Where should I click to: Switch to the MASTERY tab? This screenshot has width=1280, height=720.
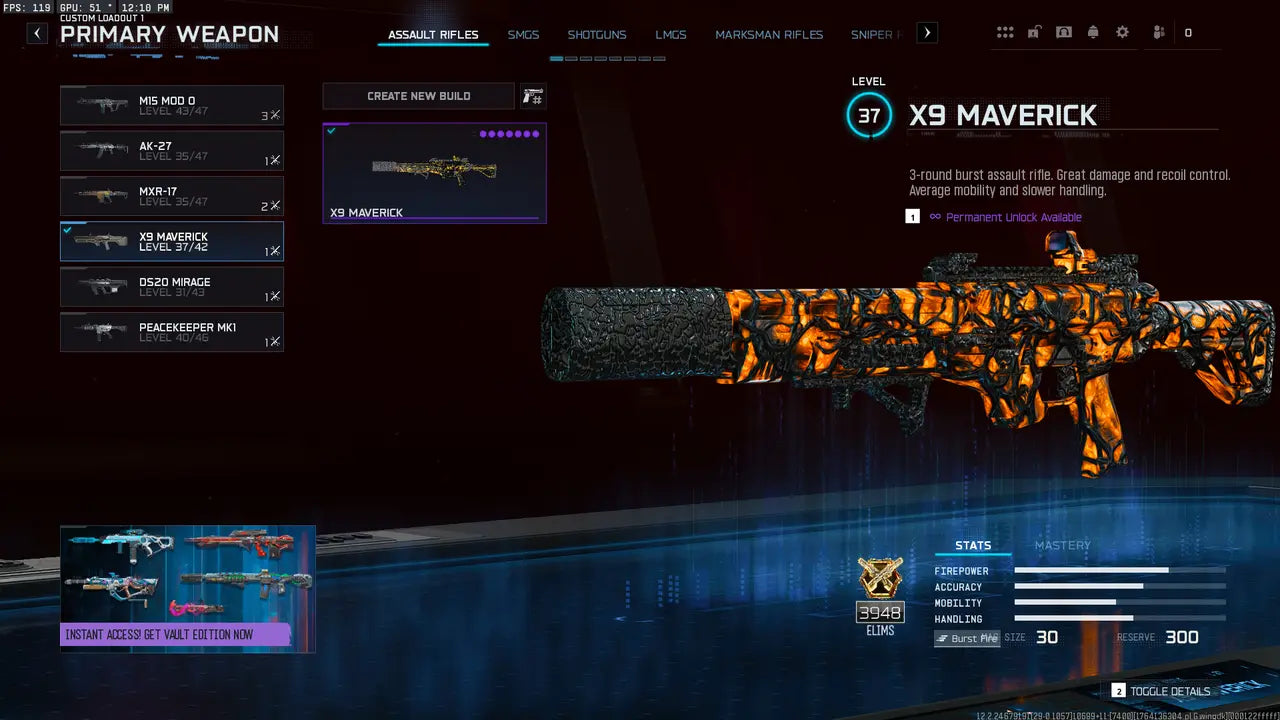click(1063, 545)
